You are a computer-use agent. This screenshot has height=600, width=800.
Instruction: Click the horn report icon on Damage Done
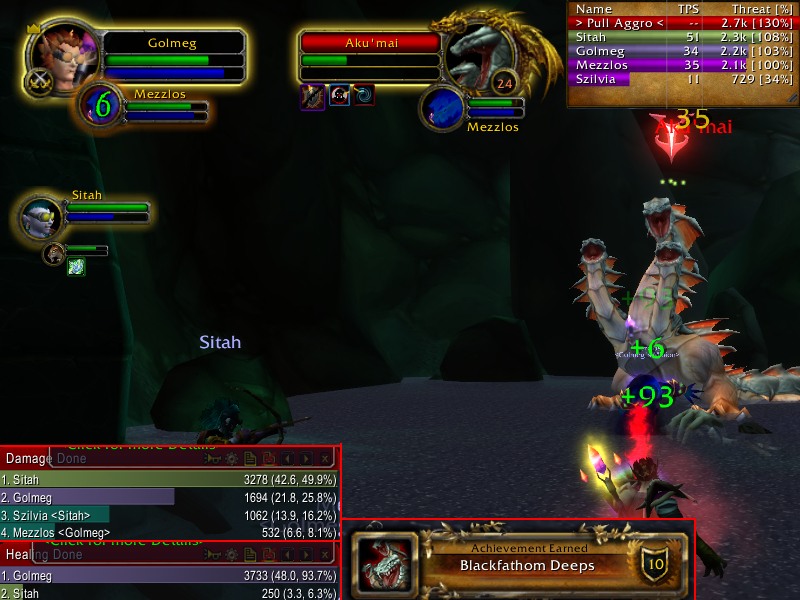tap(212, 459)
